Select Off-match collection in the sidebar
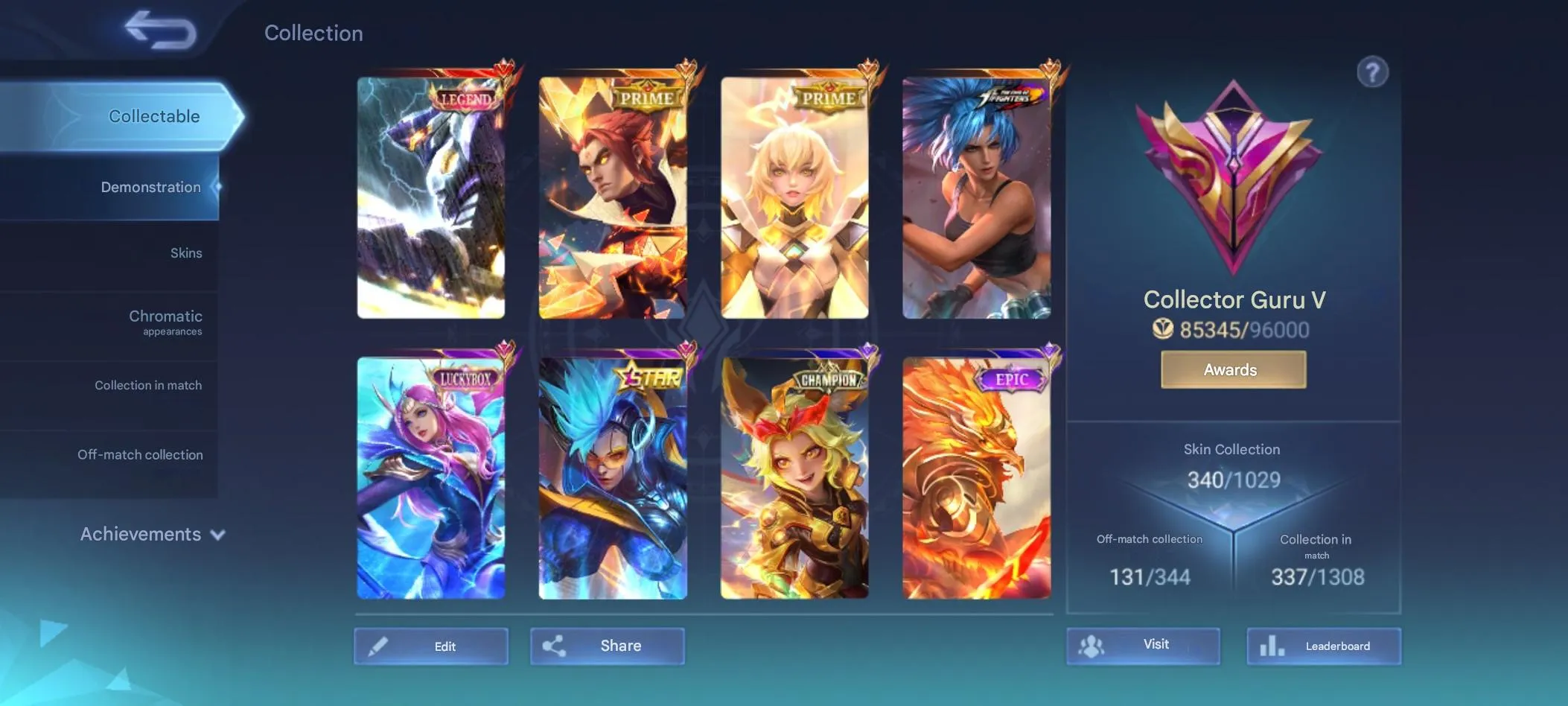 coord(140,454)
